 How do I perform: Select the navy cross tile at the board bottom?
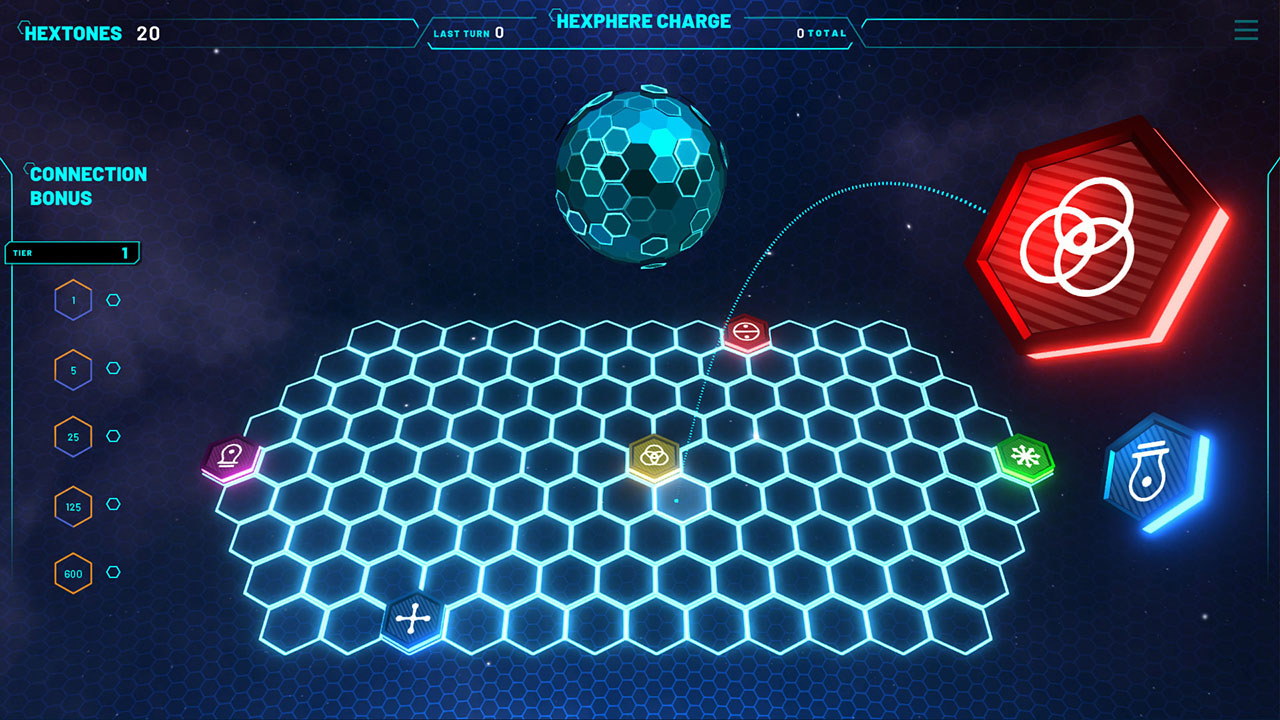point(412,620)
